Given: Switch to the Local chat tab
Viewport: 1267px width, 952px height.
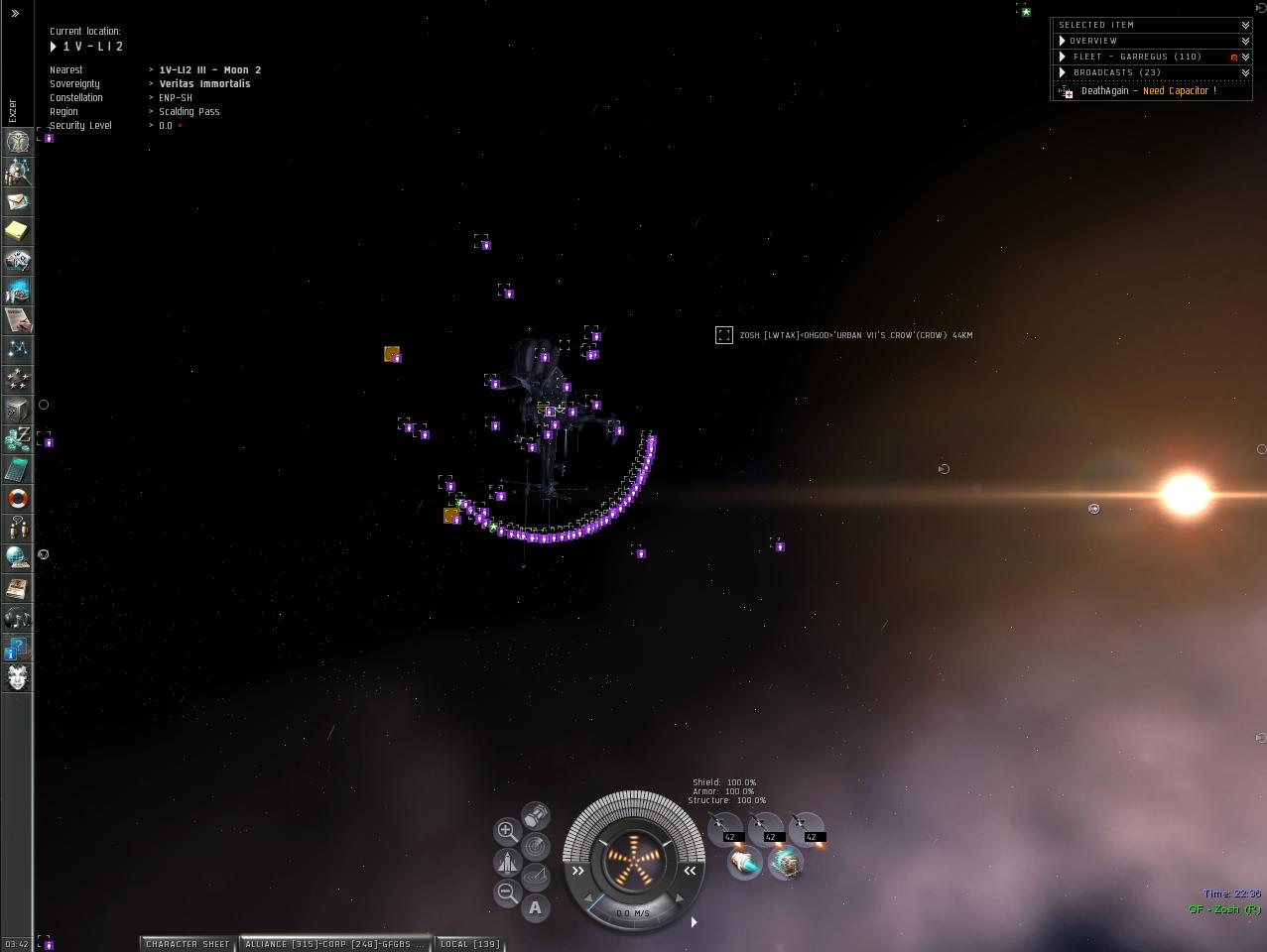Looking at the screenshot, I should (469, 944).
